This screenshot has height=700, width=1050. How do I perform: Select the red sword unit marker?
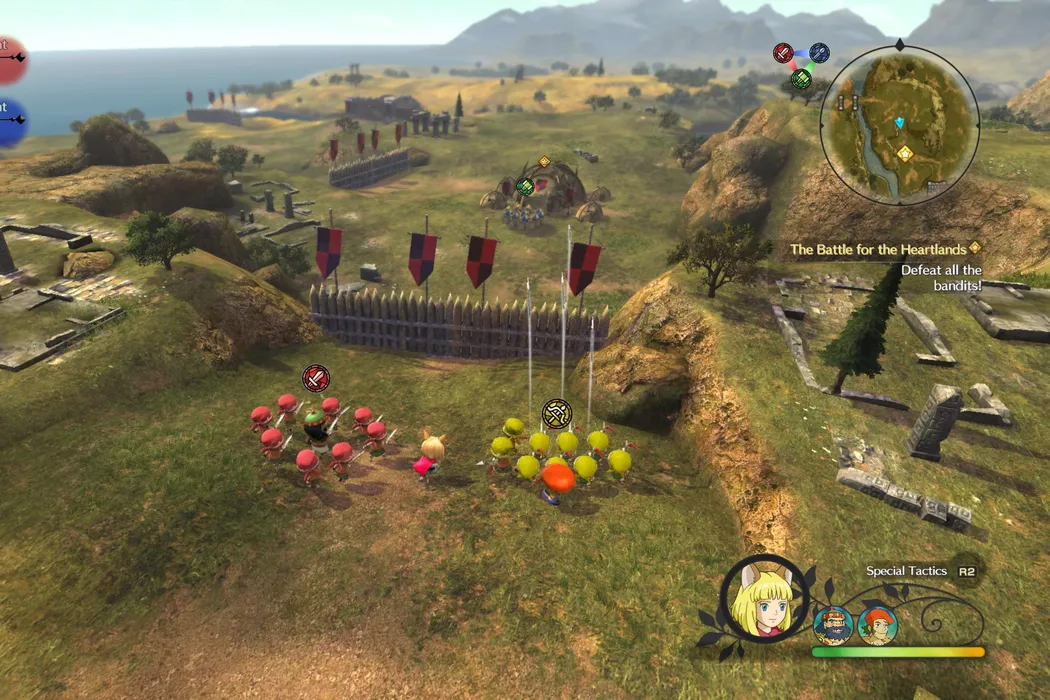pos(316,378)
